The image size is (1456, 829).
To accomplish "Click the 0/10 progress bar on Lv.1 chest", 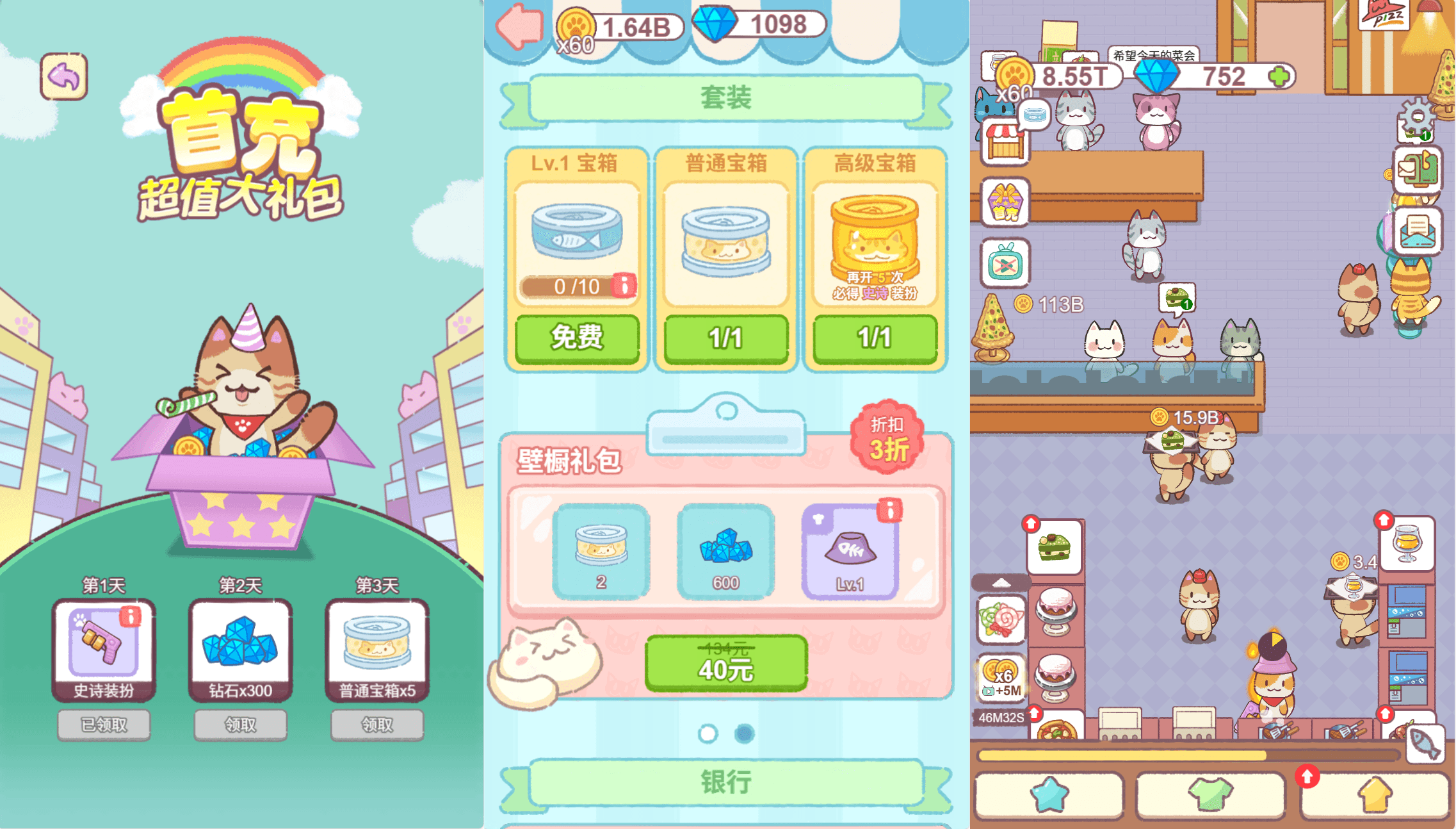I will tap(569, 286).
